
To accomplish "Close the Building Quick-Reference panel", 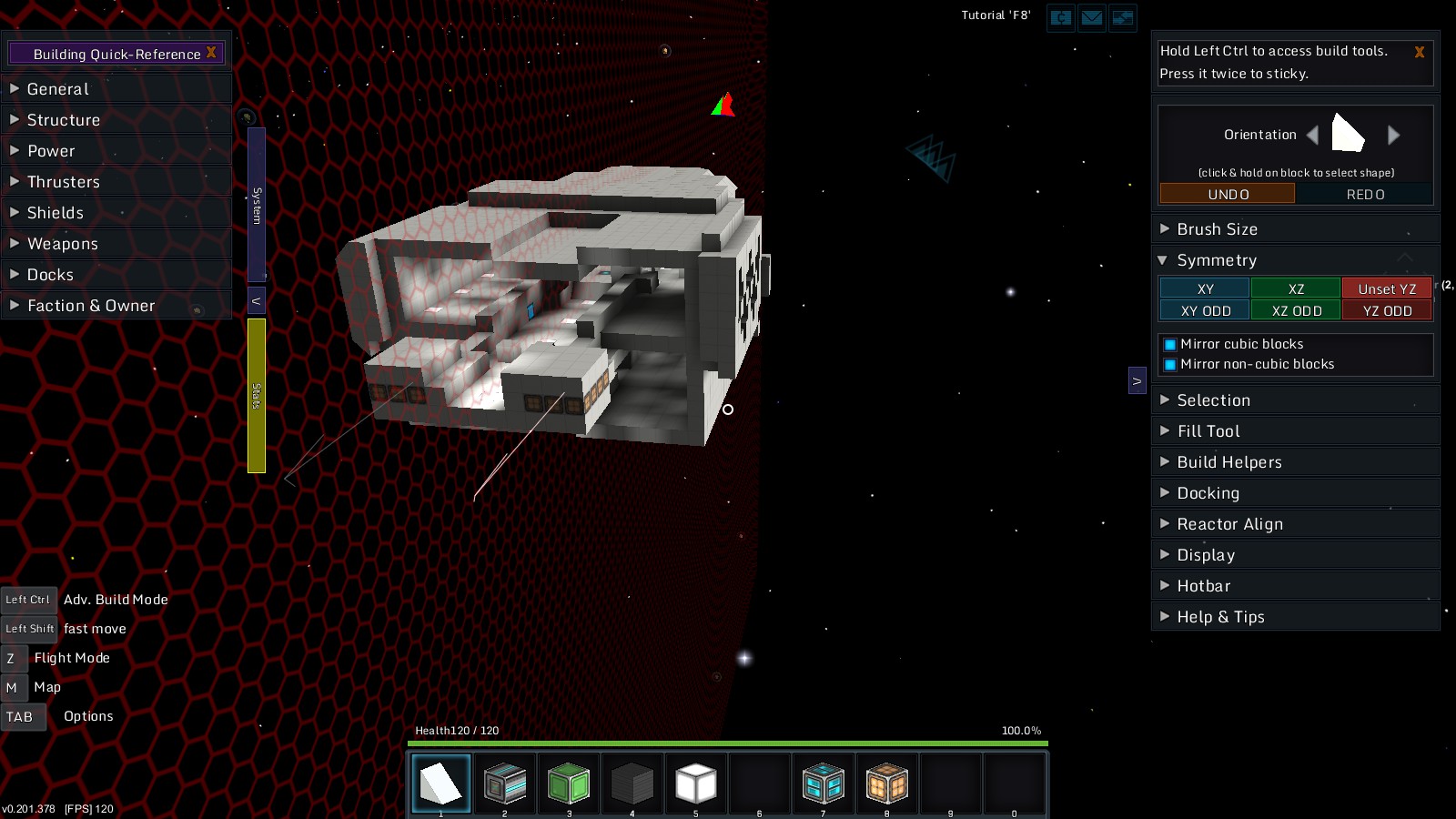I will tap(211, 53).
